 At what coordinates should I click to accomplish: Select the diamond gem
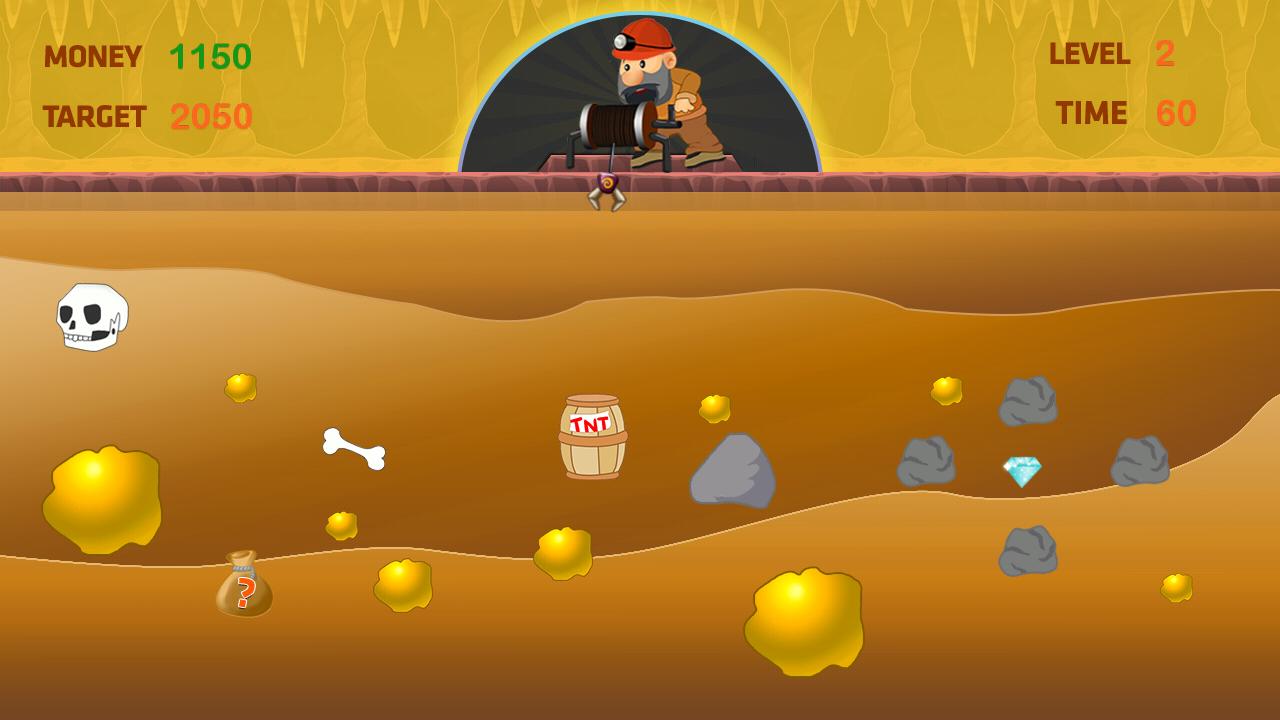coord(1021,470)
